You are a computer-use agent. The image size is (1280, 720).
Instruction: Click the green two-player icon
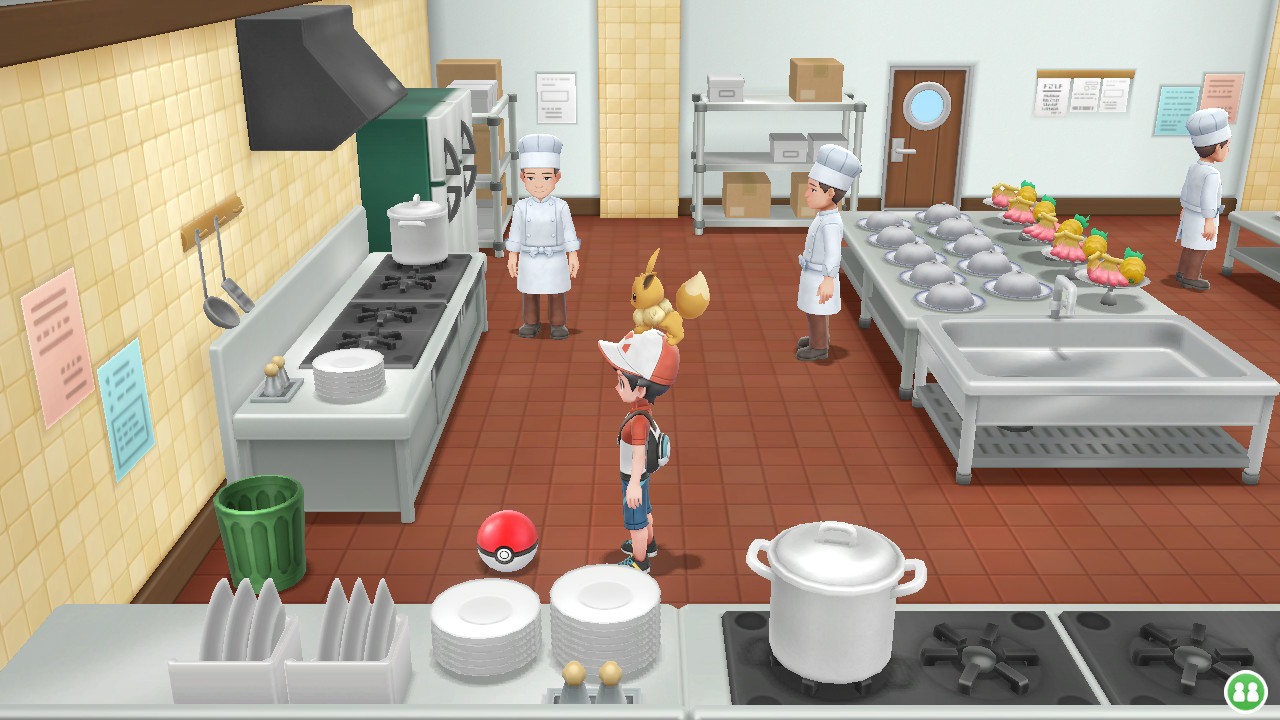tap(1245, 691)
